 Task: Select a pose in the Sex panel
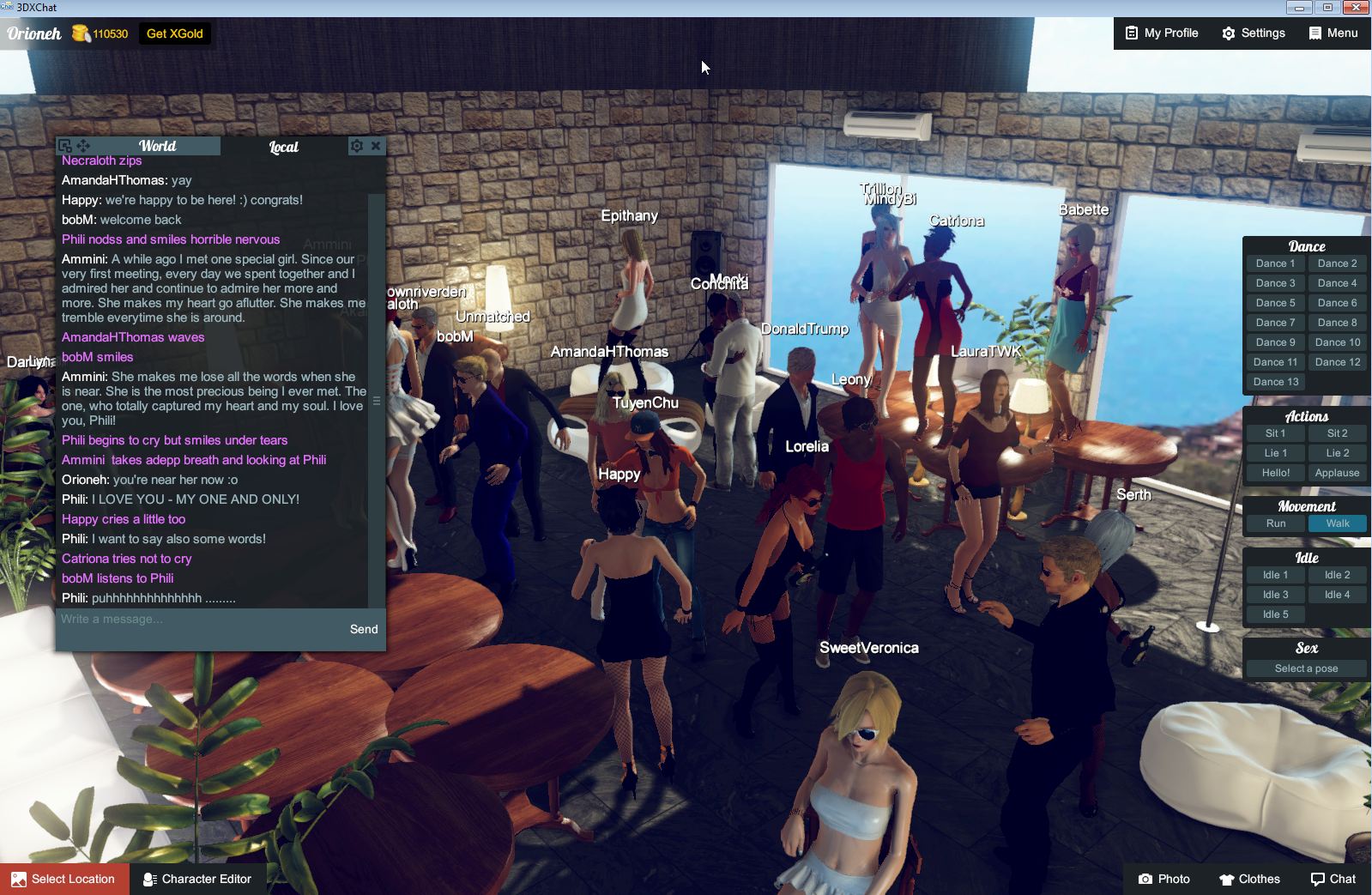coord(1305,668)
